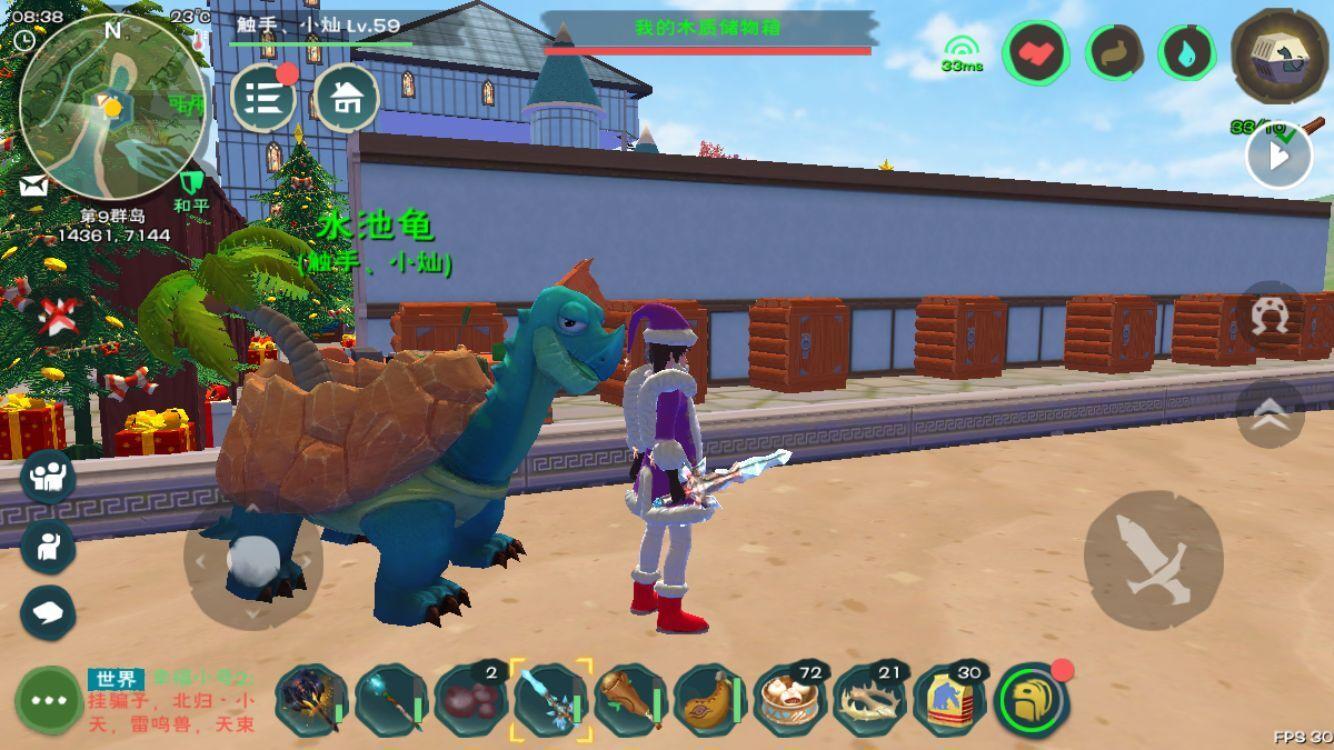Open the circular minimap

pyautogui.click(x=113, y=106)
